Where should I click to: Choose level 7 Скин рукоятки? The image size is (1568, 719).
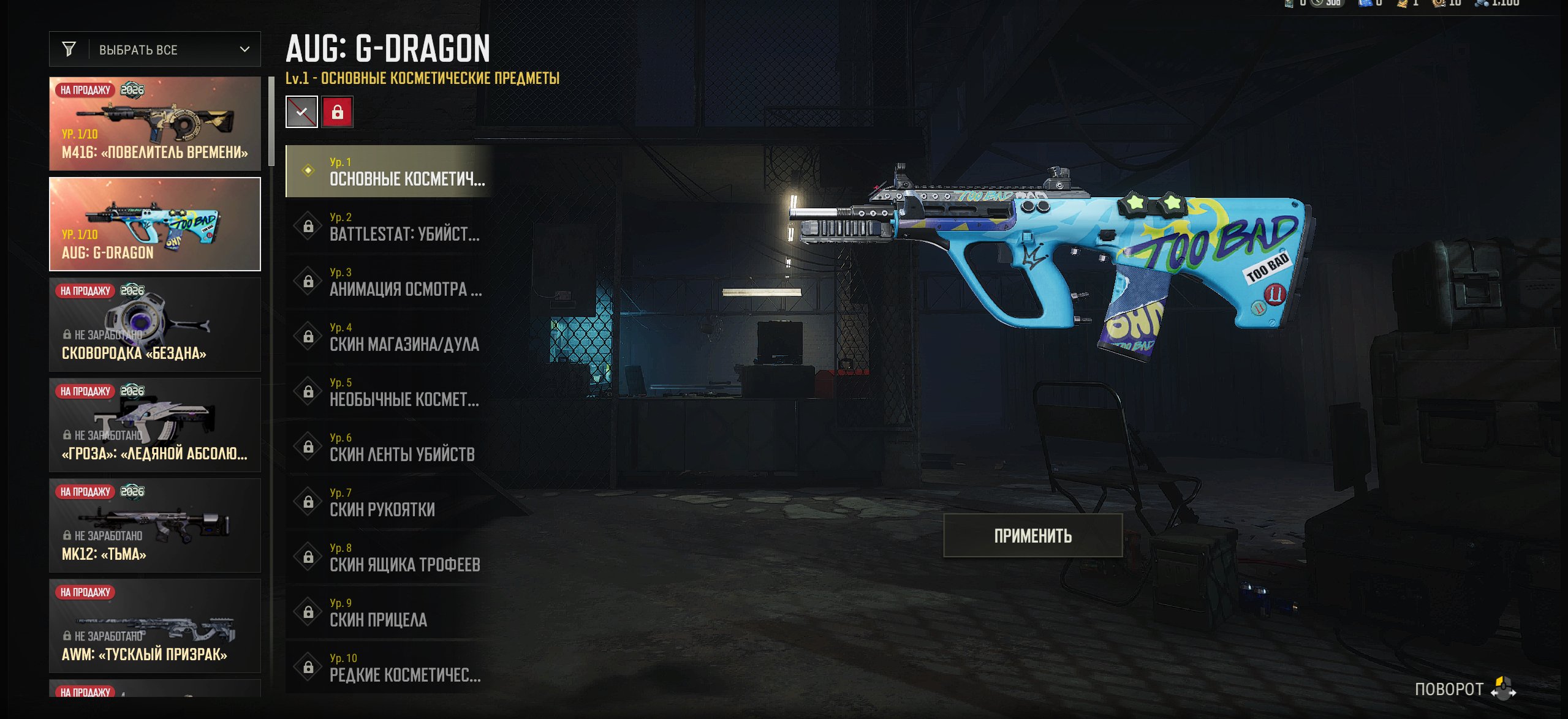[x=390, y=502]
